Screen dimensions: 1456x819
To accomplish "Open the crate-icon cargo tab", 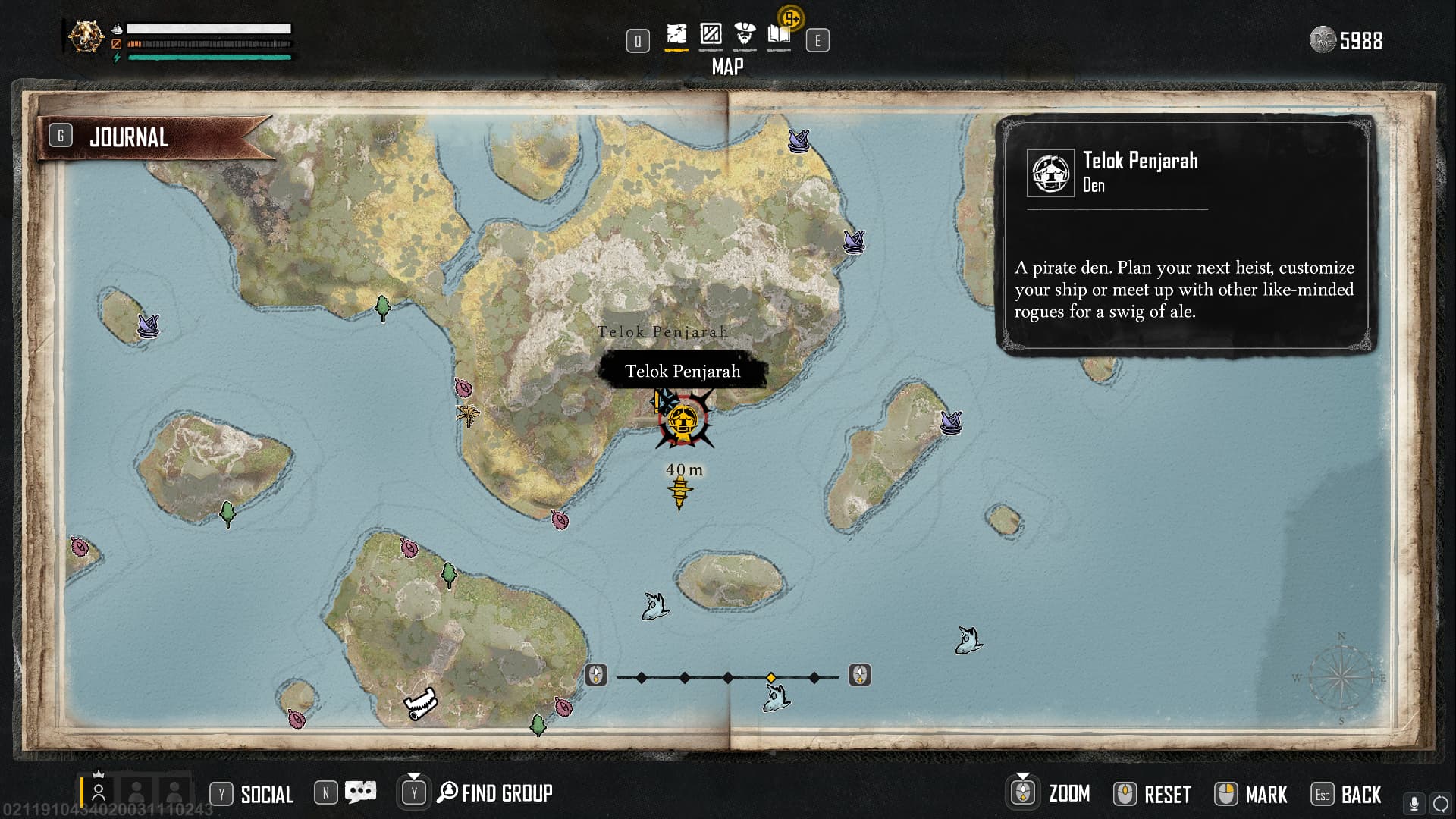I will [711, 35].
